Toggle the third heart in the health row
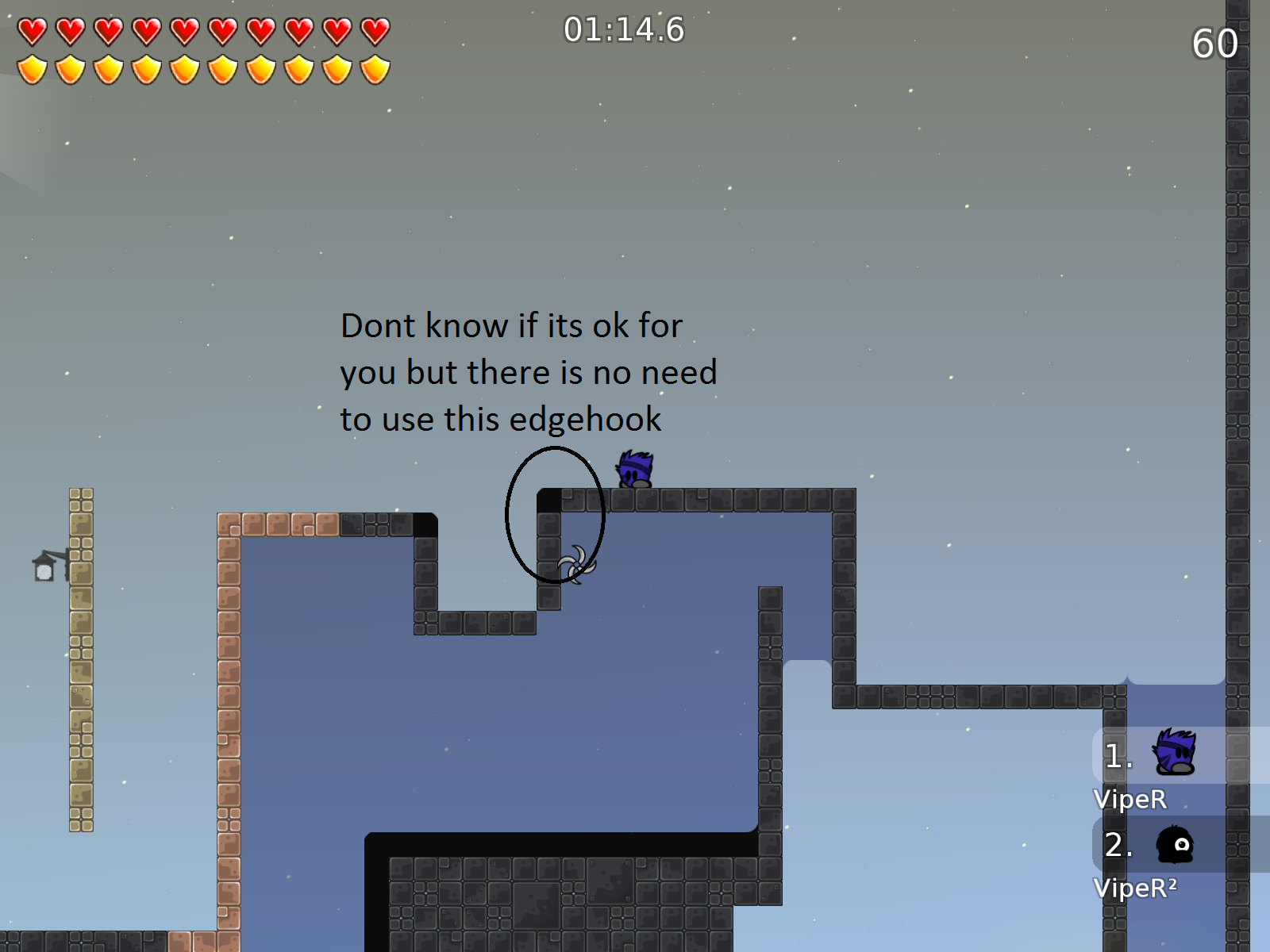1270x952 pixels. [110, 30]
